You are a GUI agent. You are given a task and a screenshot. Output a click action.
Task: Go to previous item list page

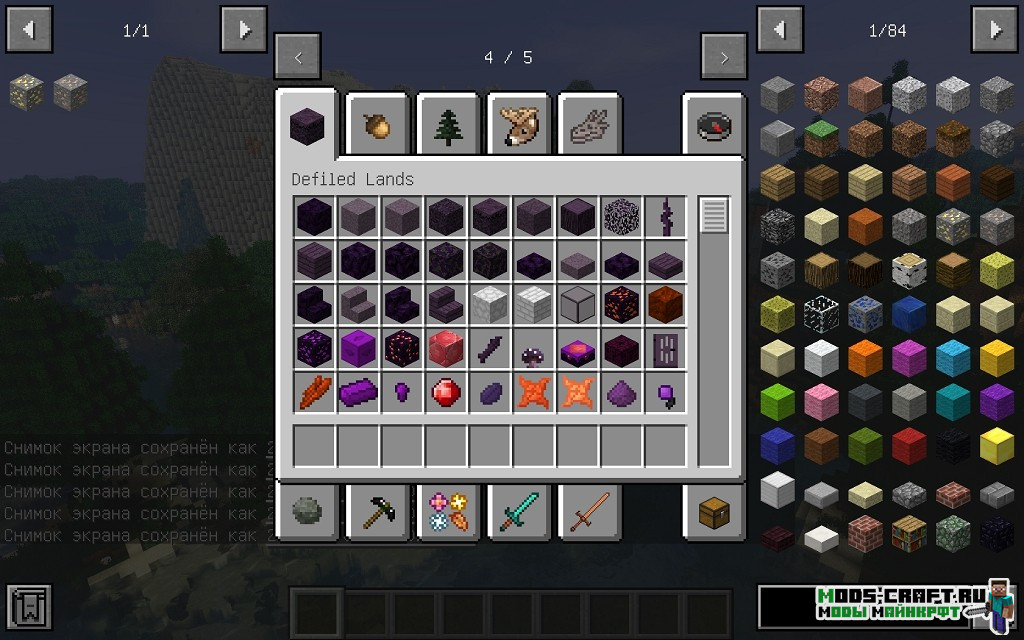pyautogui.click(x=780, y=30)
